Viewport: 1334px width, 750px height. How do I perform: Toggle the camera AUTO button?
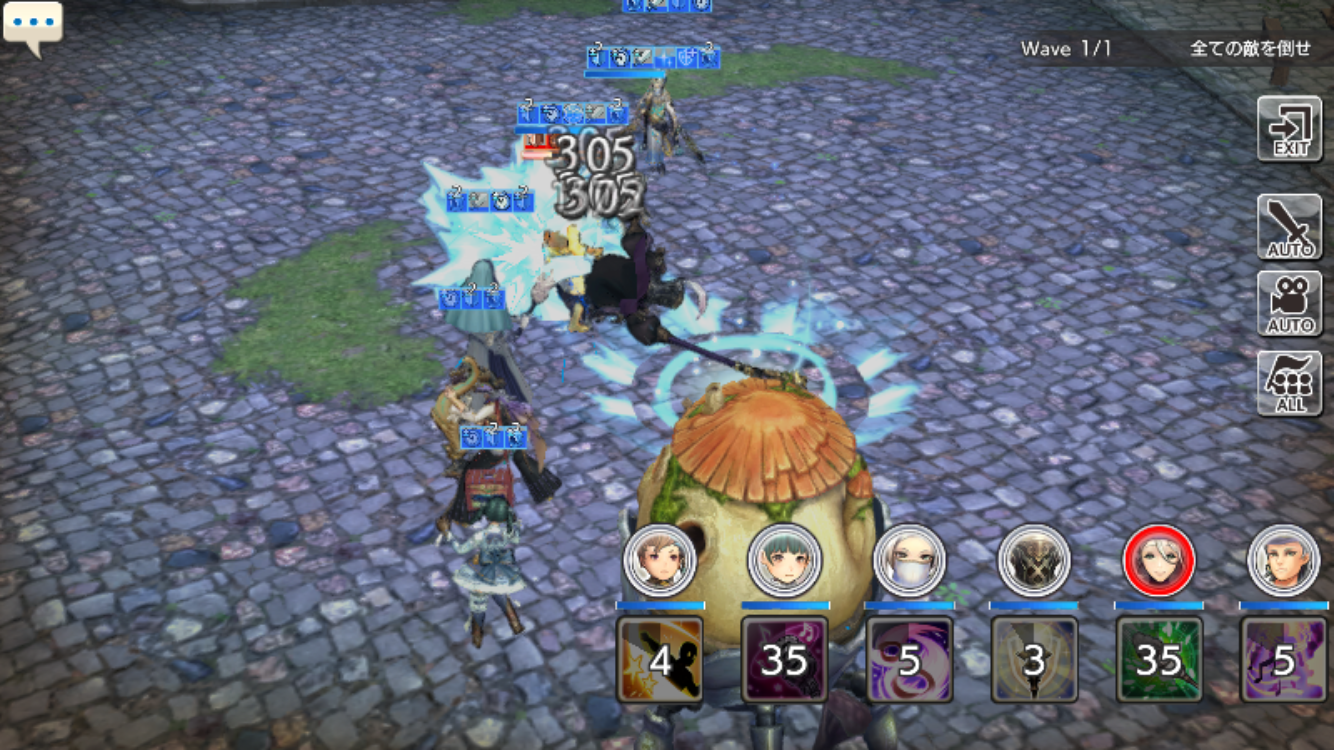1290,304
